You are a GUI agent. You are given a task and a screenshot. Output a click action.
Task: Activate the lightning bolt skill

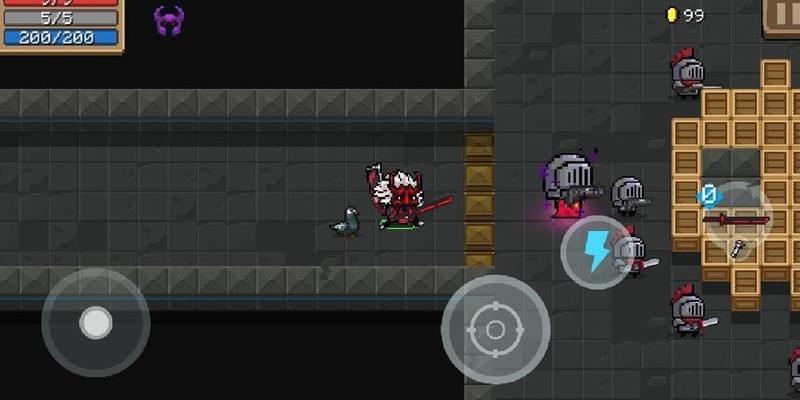click(x=596, y=251)
